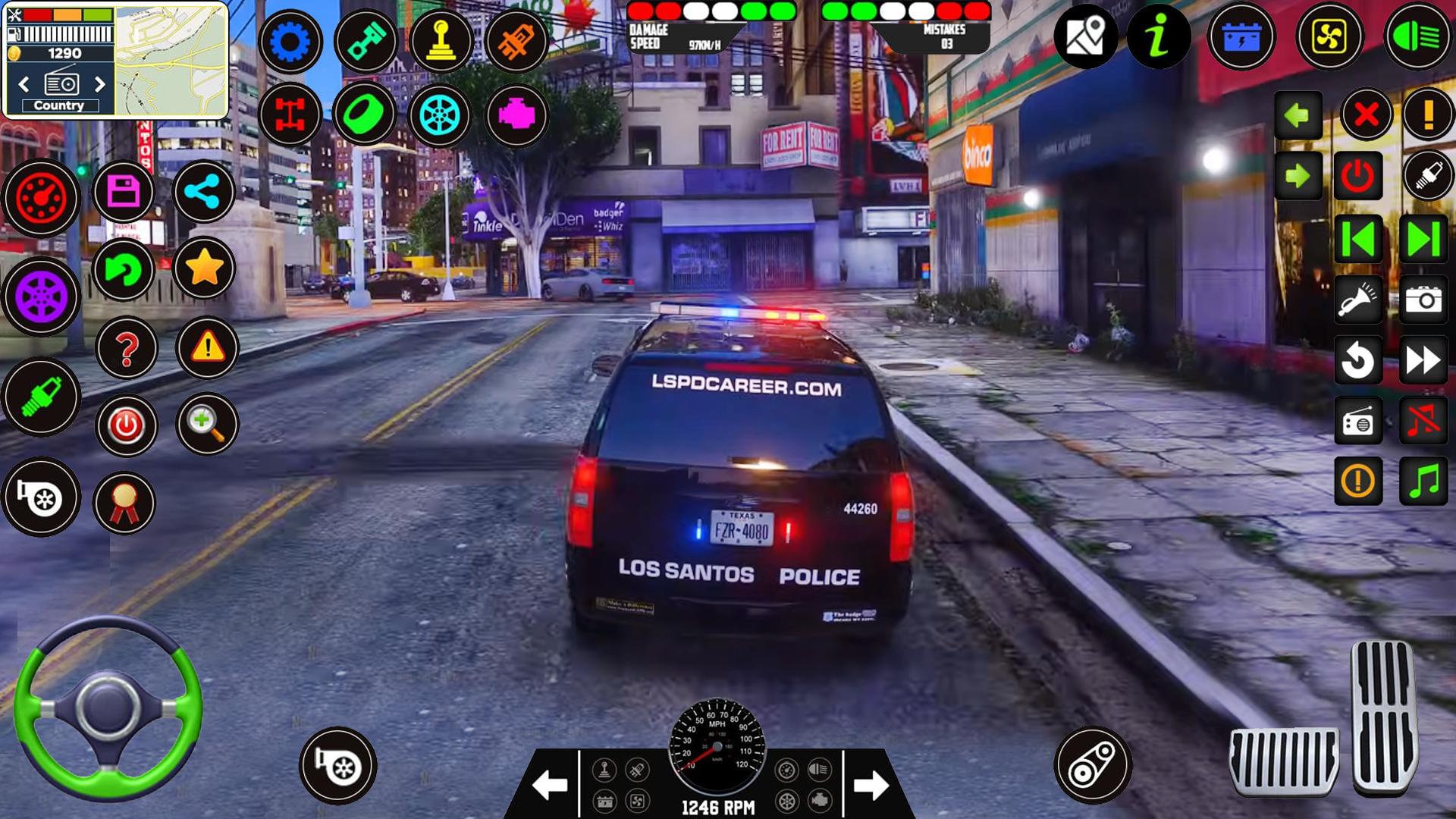Click the blue gear settings icon
Viewport: 1456px width, 819px height.
click(290, 41)
